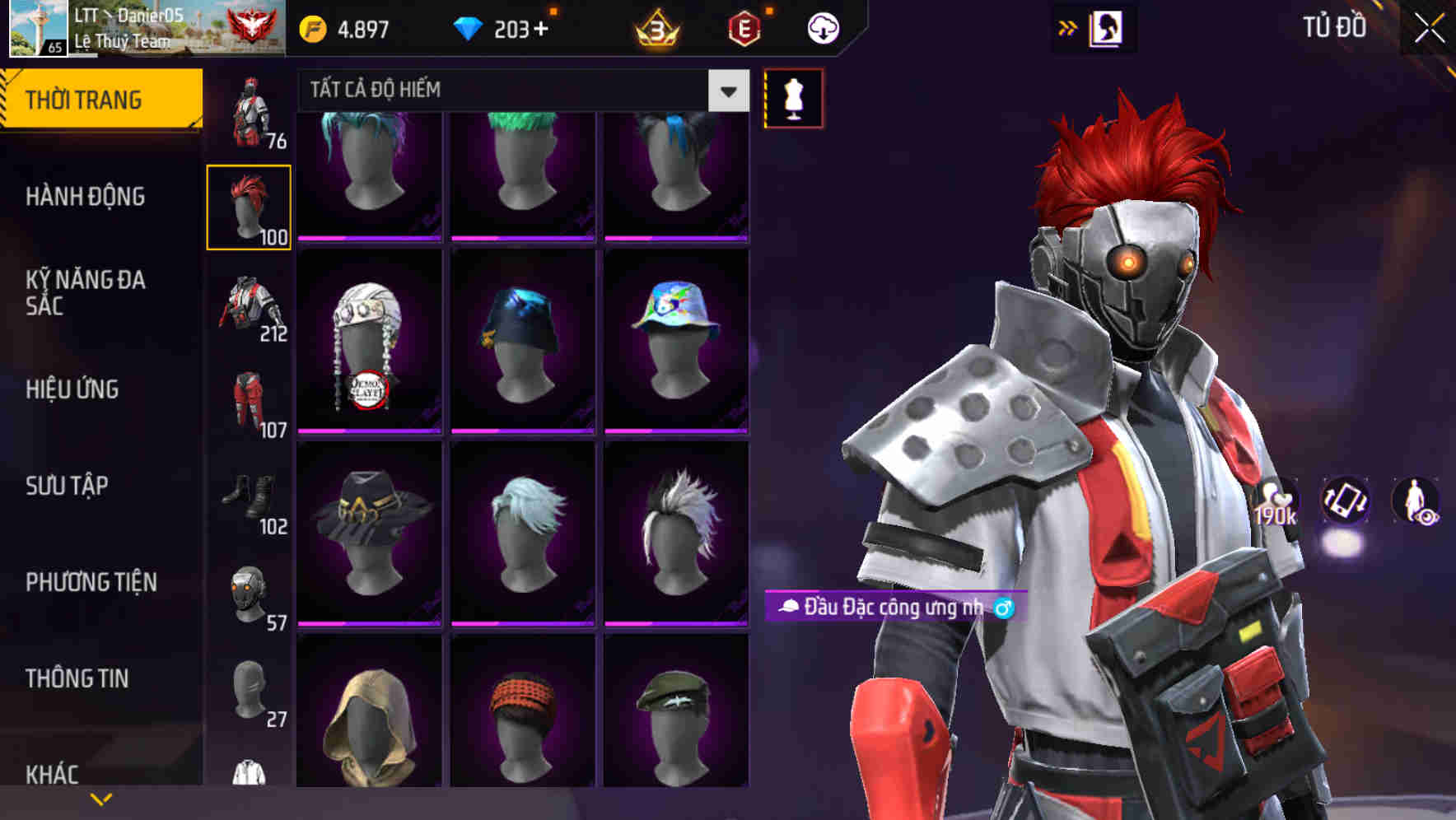The width and height of the screenshot is (1456, 820).
Task: Collapse the panel with the double arrows
Action: (x=1067, y=27)
